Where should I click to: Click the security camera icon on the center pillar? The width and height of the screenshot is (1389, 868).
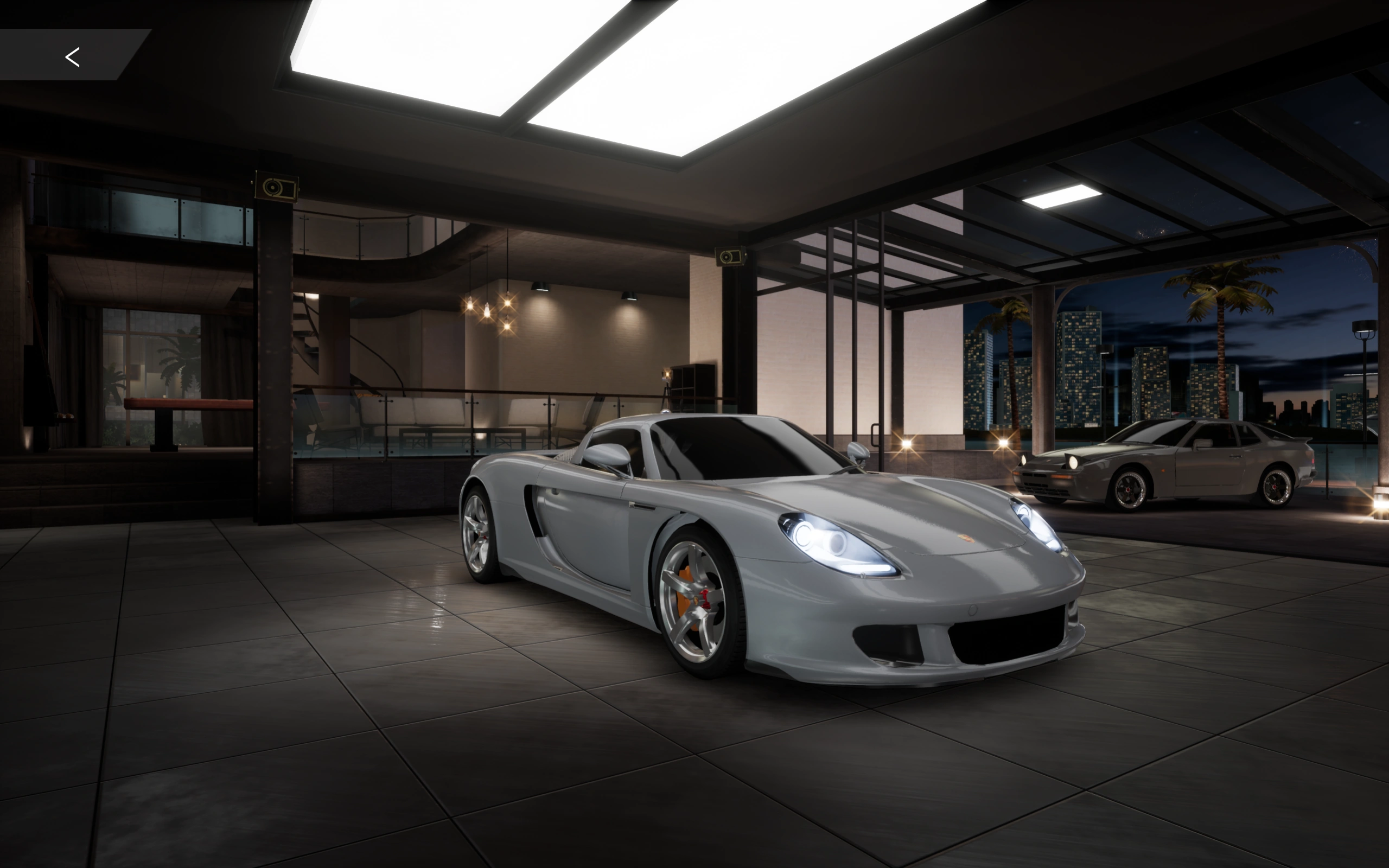pyautogui.click(x=730, y=256)
